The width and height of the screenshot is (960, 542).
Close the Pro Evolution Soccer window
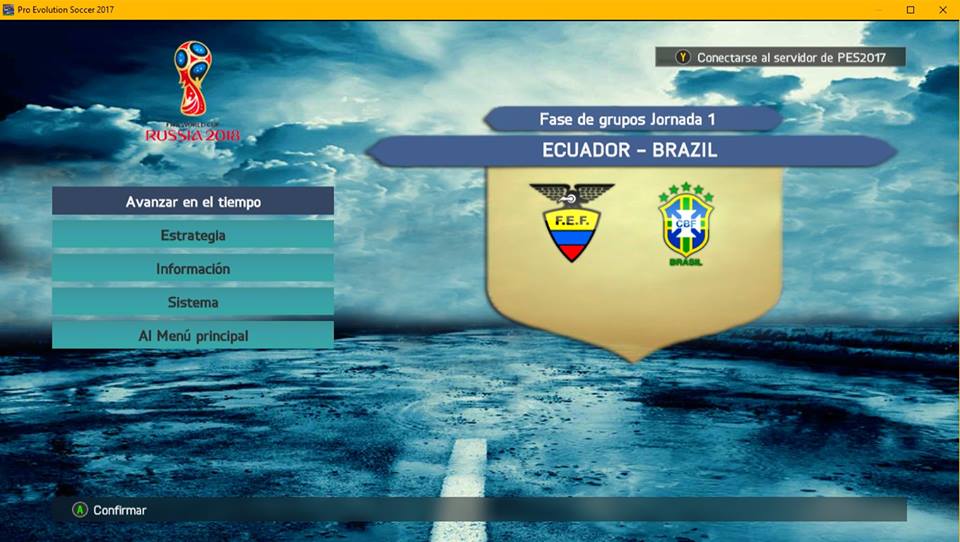pos(941,9)
